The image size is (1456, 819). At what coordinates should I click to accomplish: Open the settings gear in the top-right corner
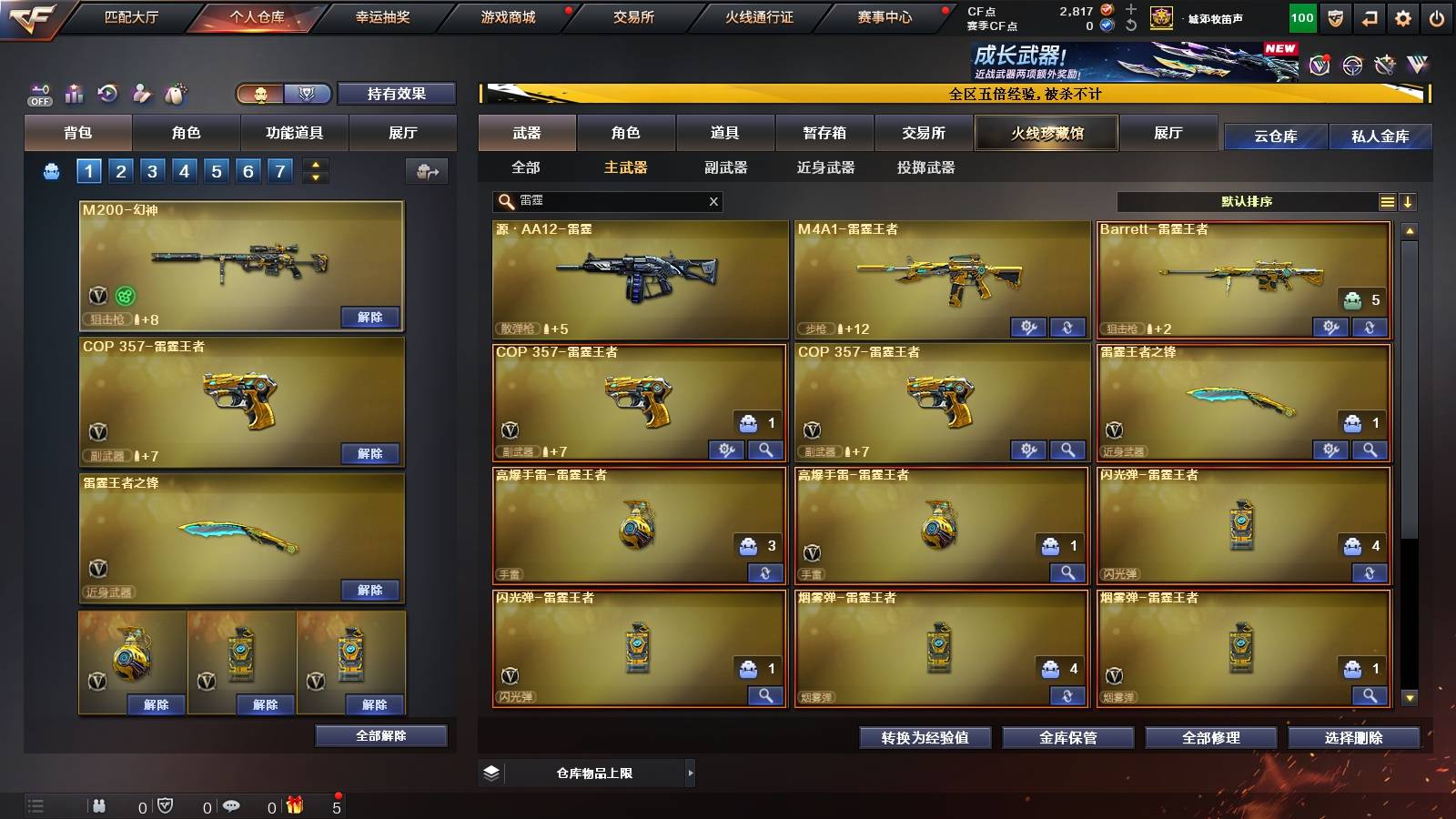point(1401,16)
